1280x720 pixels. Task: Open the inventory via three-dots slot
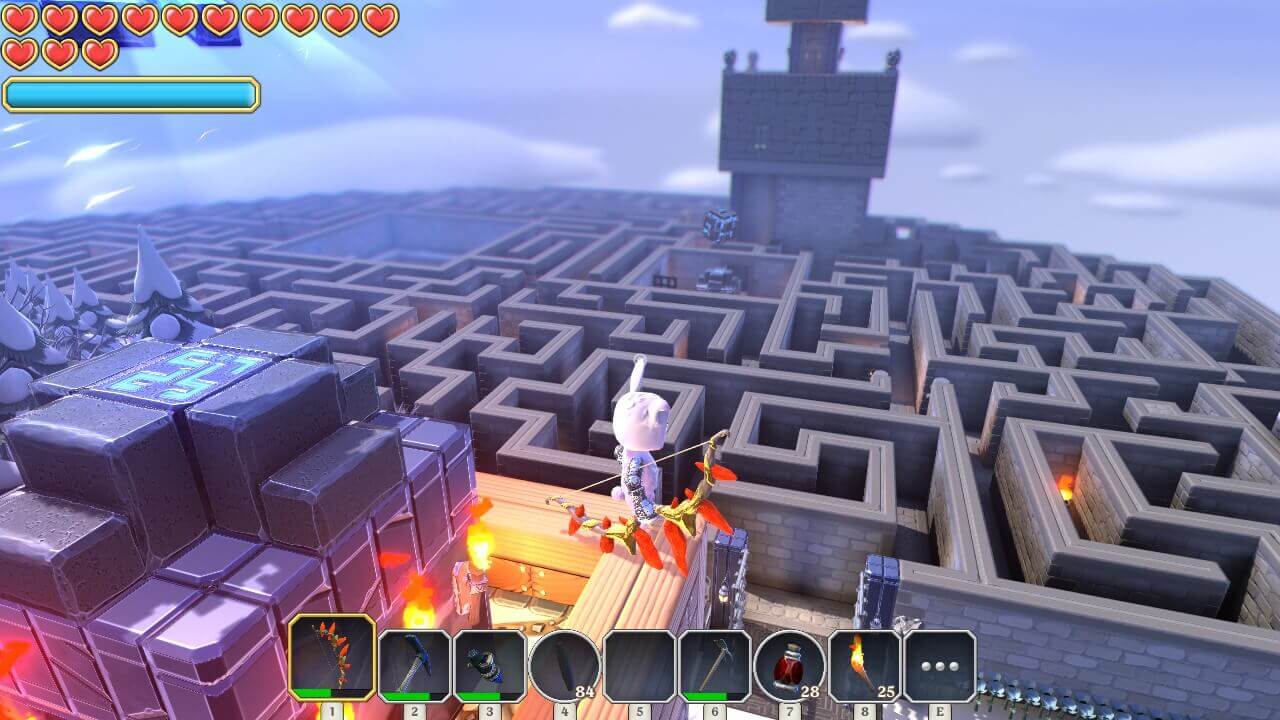click(x=939, y=665)
